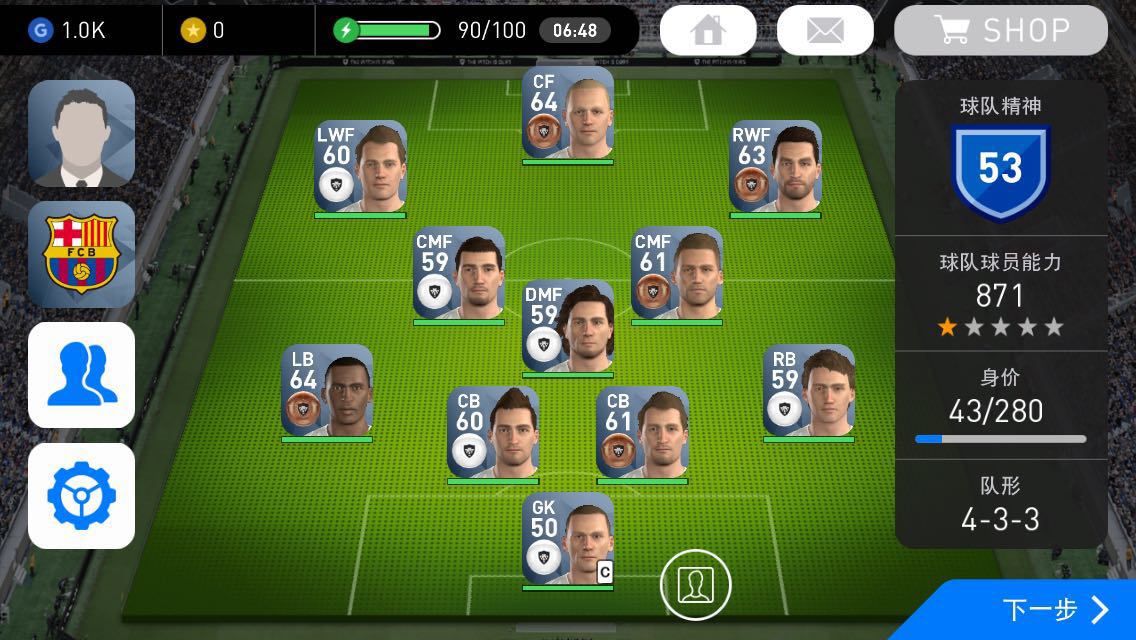Viewport: 1136px width, 640px height.
Task: Select the FC Barcelona club badge
Action: pos(81,254)
